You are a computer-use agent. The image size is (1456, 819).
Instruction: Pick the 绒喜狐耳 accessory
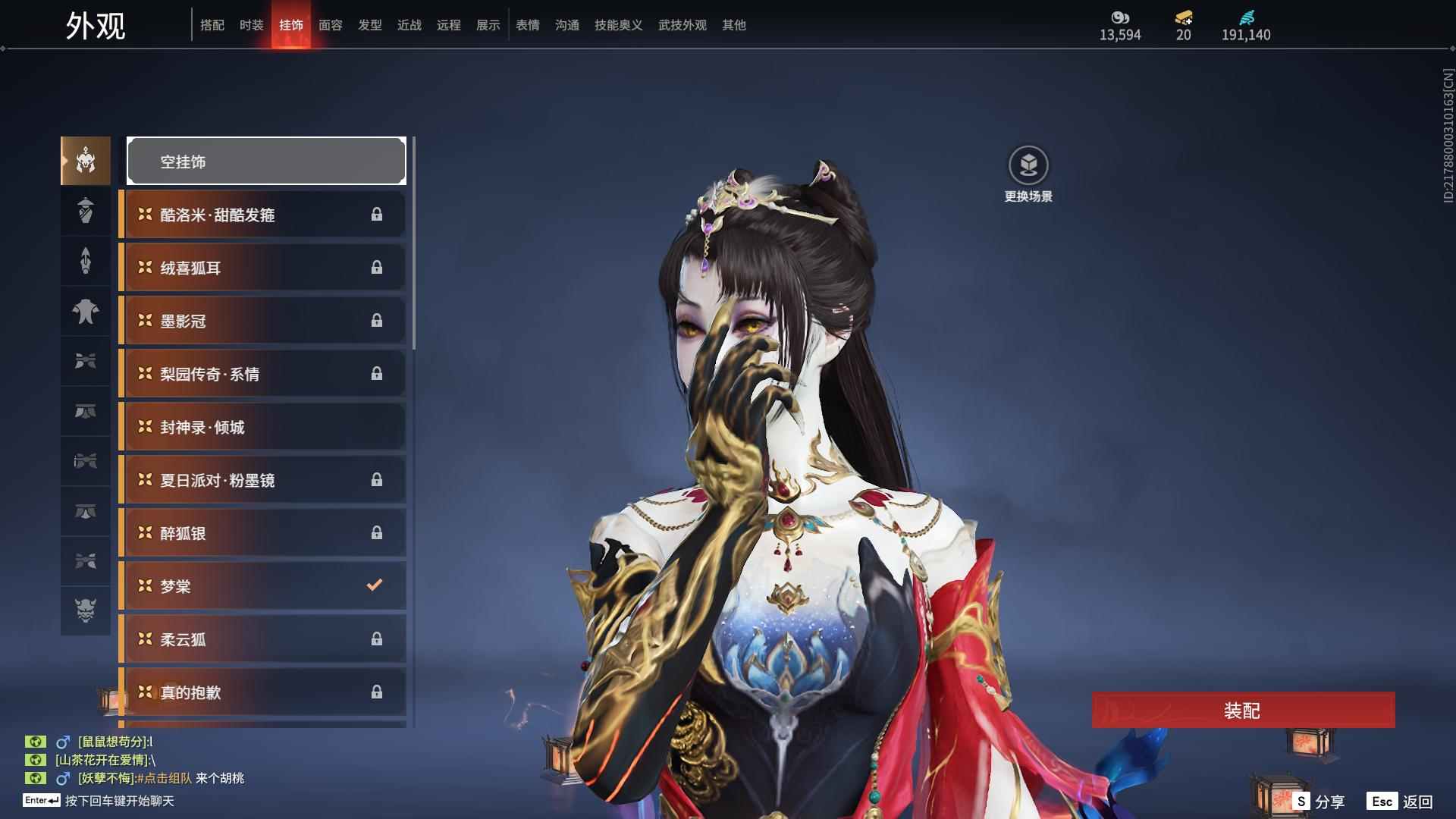click(x=262, y=268)
